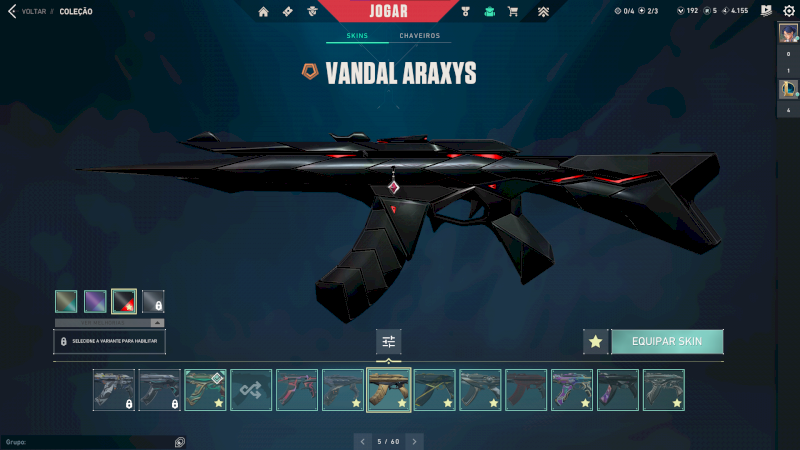This screenshot has width=800, height=450.
Task: Go back with the VOLTAR arrow
Action: 12,12
